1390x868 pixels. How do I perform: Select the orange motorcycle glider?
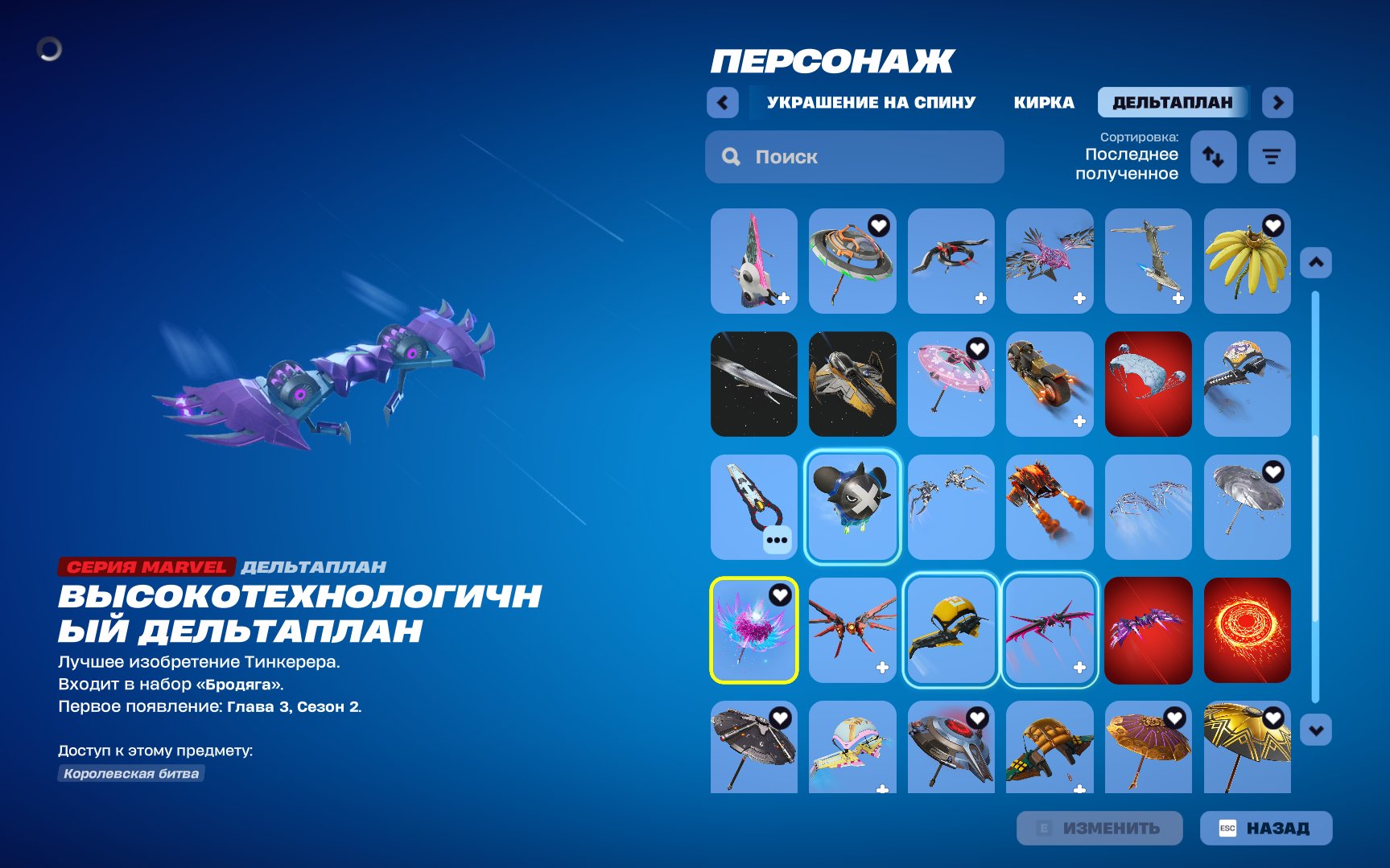click(1050, 384)
